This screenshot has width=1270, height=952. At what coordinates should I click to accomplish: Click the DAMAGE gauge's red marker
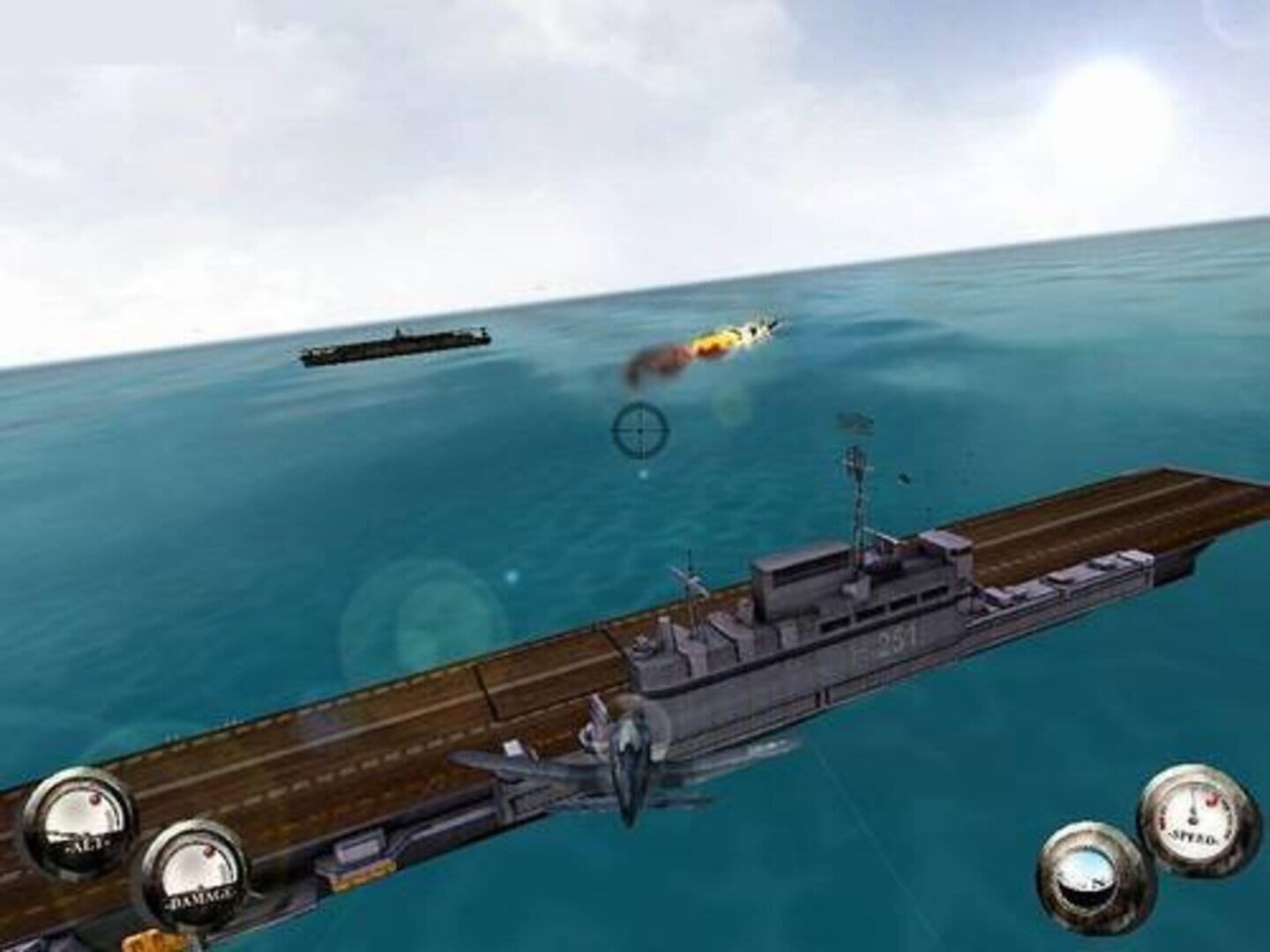coord(208,851)
